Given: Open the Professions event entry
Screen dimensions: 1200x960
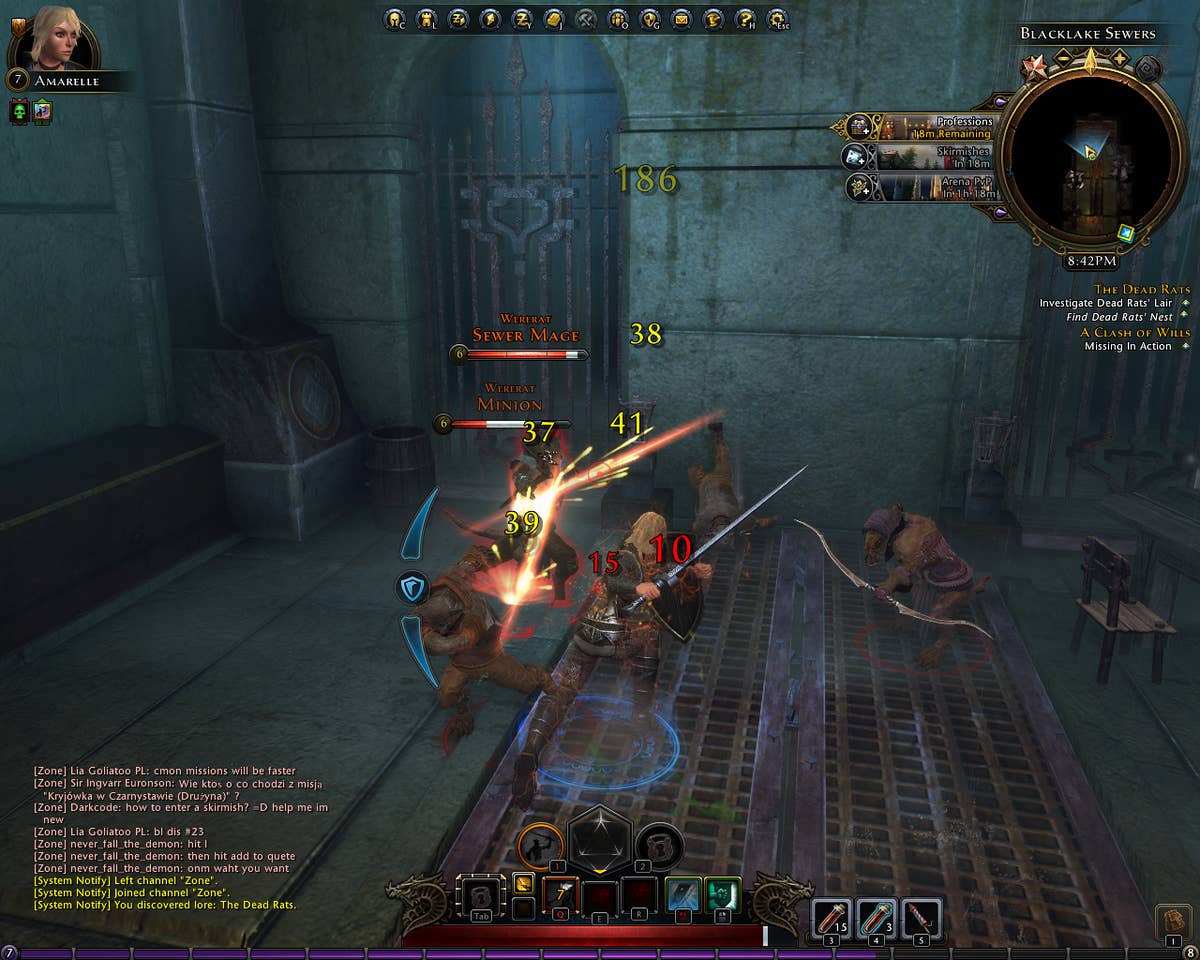Looking at the screenshot, I should 922,127.
